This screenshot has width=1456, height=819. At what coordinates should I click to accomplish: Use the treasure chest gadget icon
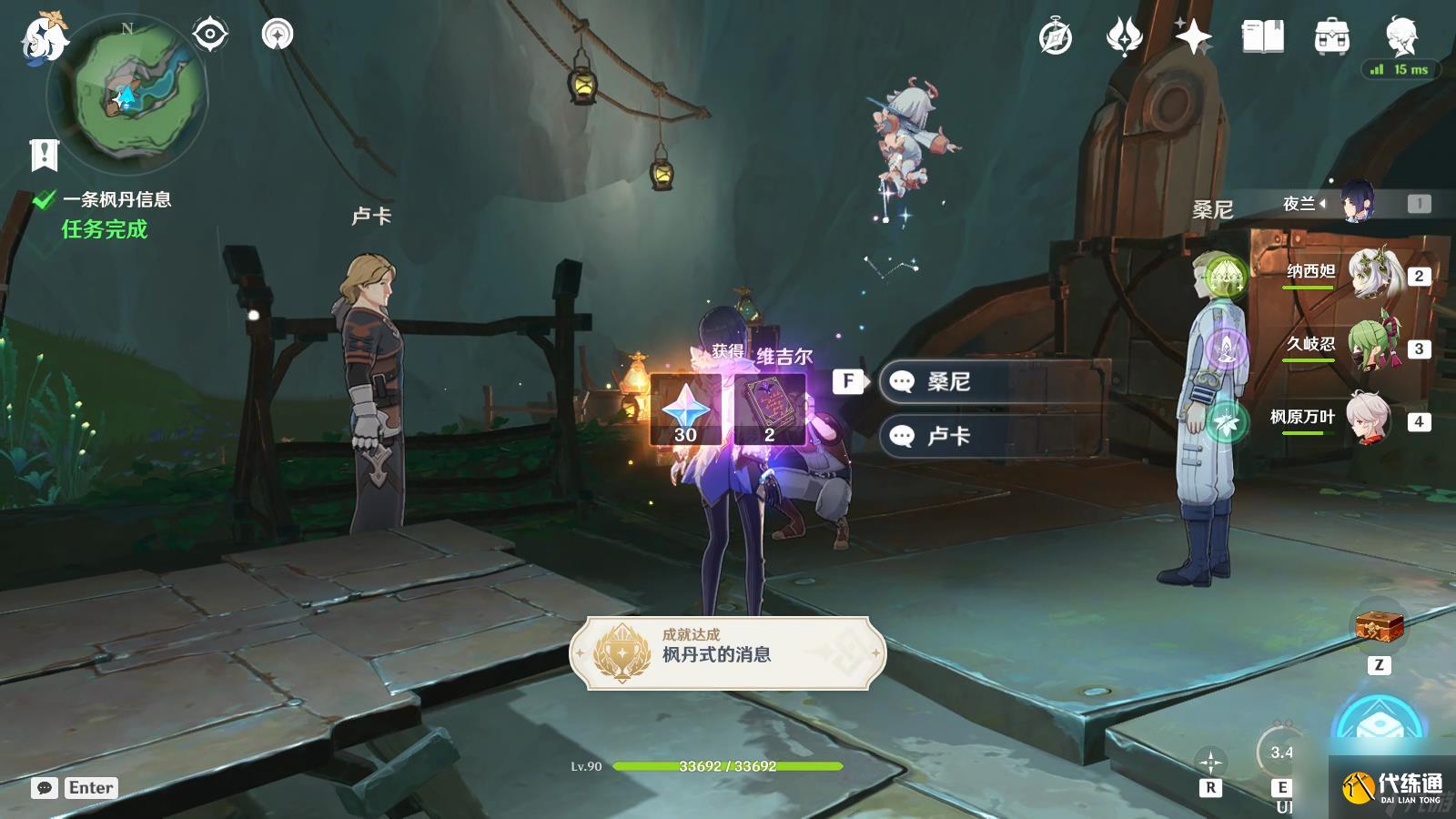tap(1379, 626)
